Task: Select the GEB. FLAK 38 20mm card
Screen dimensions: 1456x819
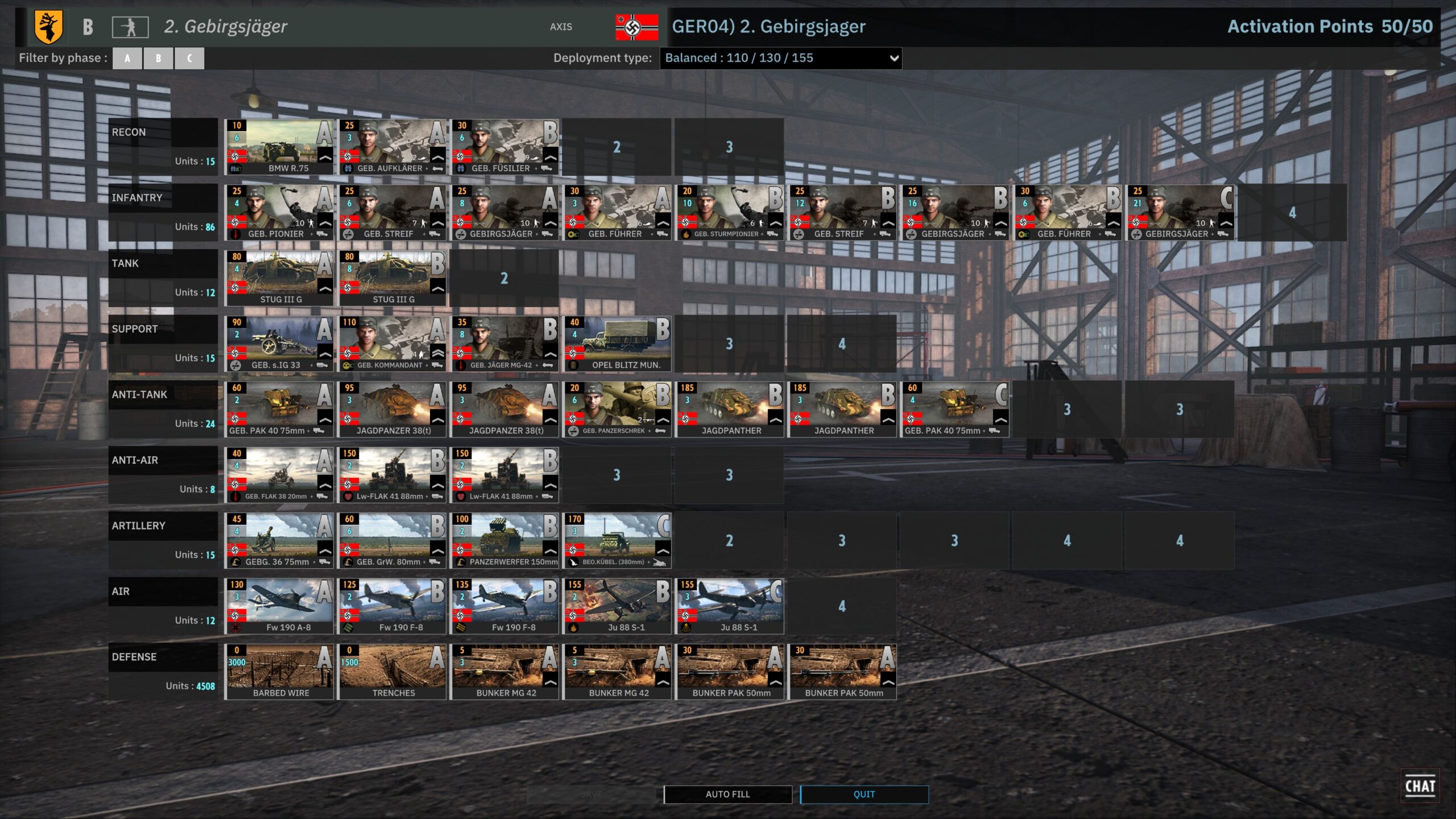Action: coord(279,475)
